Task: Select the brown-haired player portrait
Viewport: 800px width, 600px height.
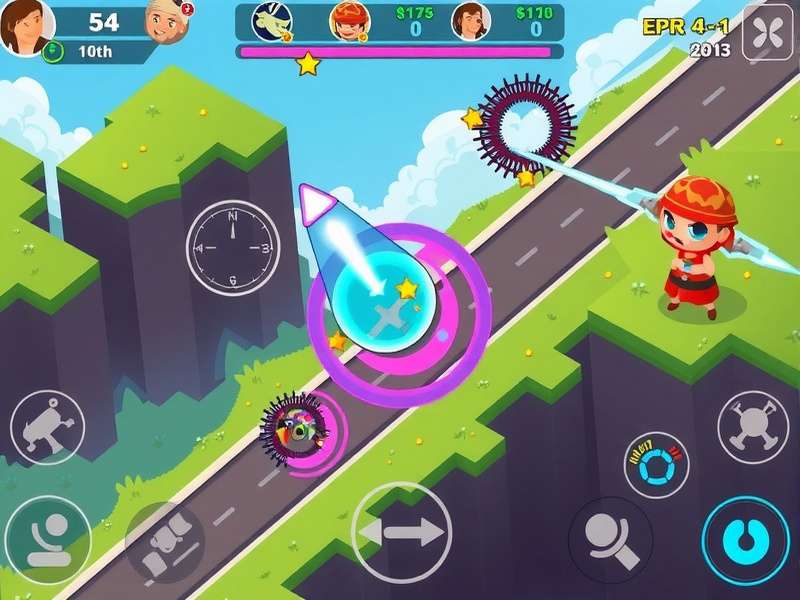Action: (25, 28)
